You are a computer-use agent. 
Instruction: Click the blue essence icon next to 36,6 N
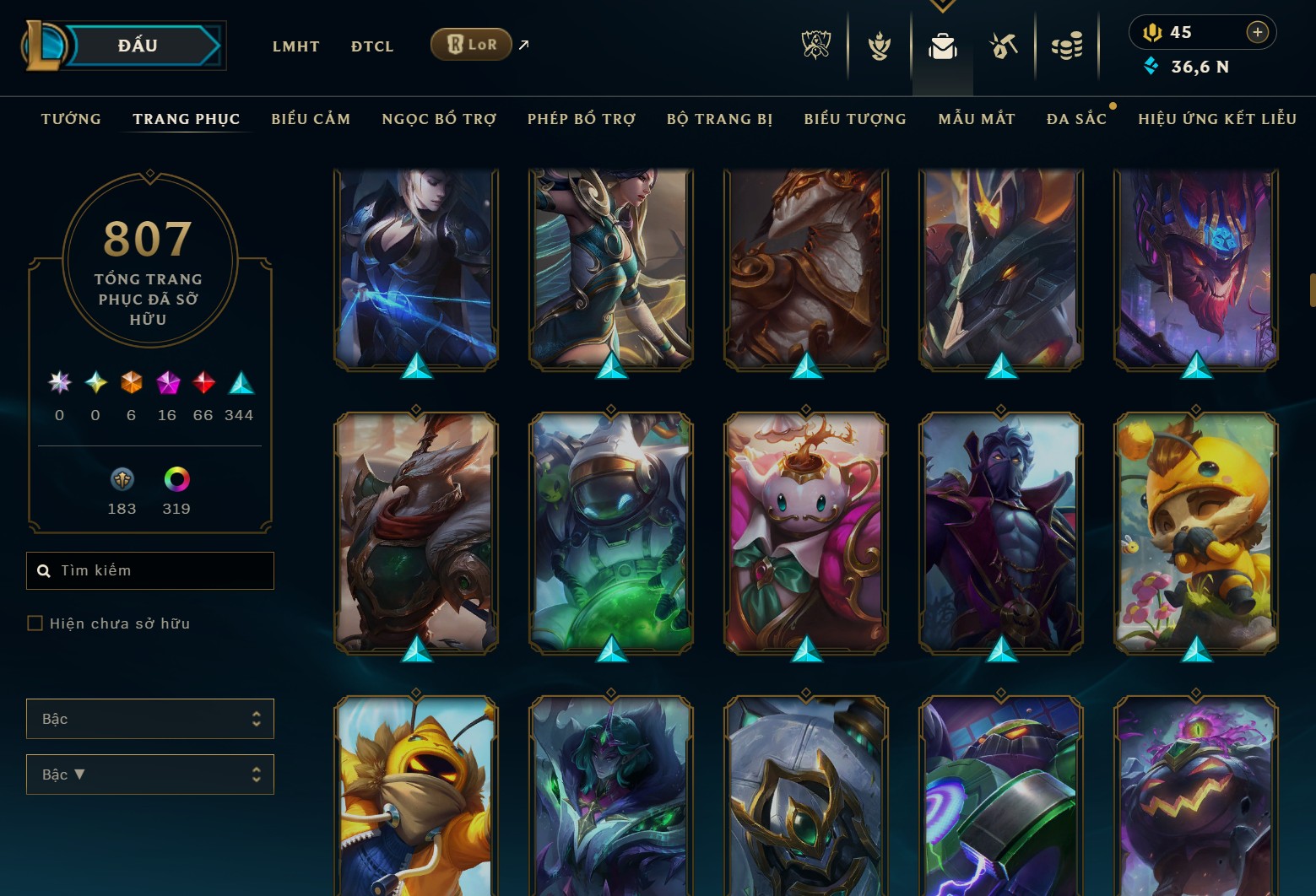coord(1151,66)
